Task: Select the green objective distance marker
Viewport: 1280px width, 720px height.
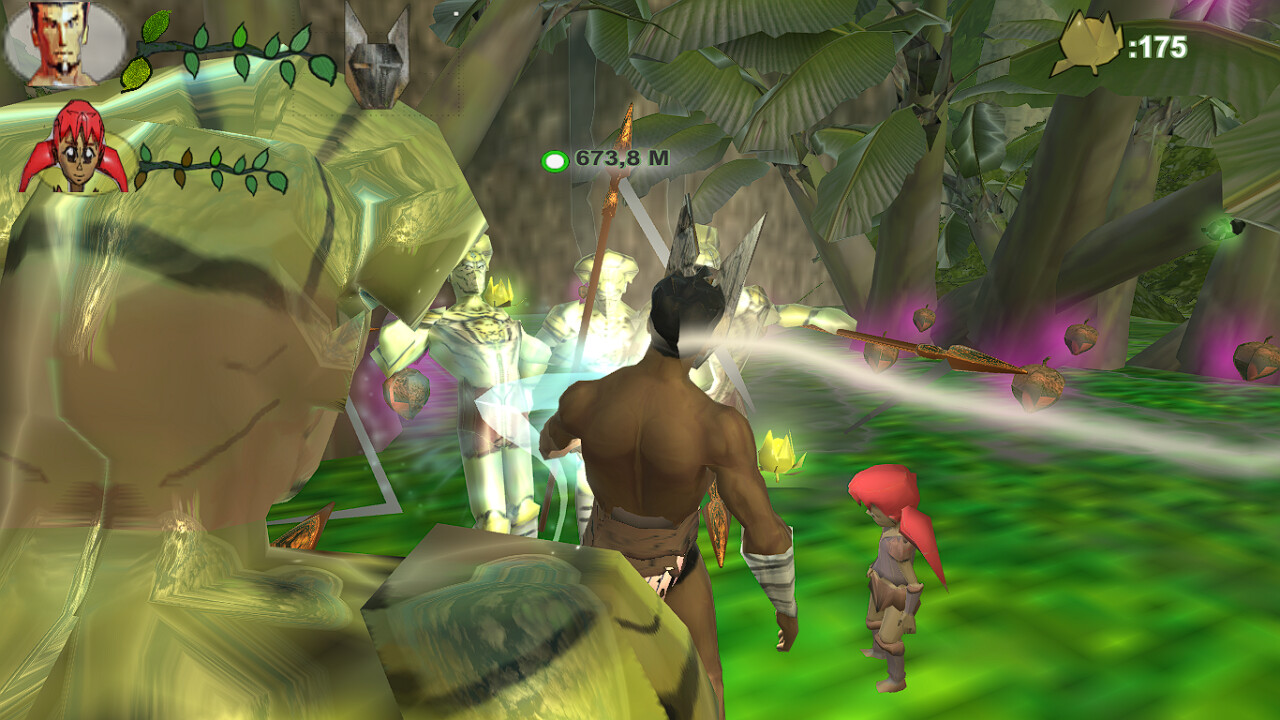Action: 554,160
